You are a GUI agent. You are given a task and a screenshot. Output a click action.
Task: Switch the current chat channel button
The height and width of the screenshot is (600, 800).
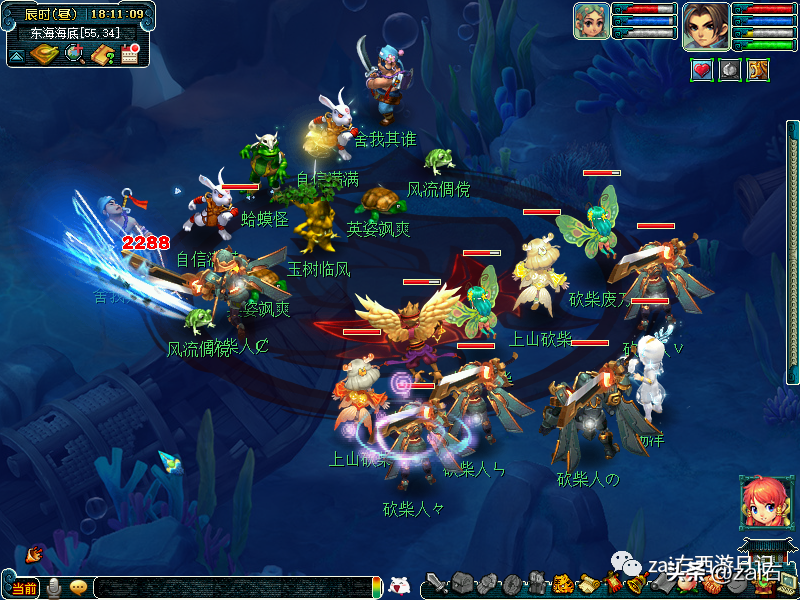(24, 588)
